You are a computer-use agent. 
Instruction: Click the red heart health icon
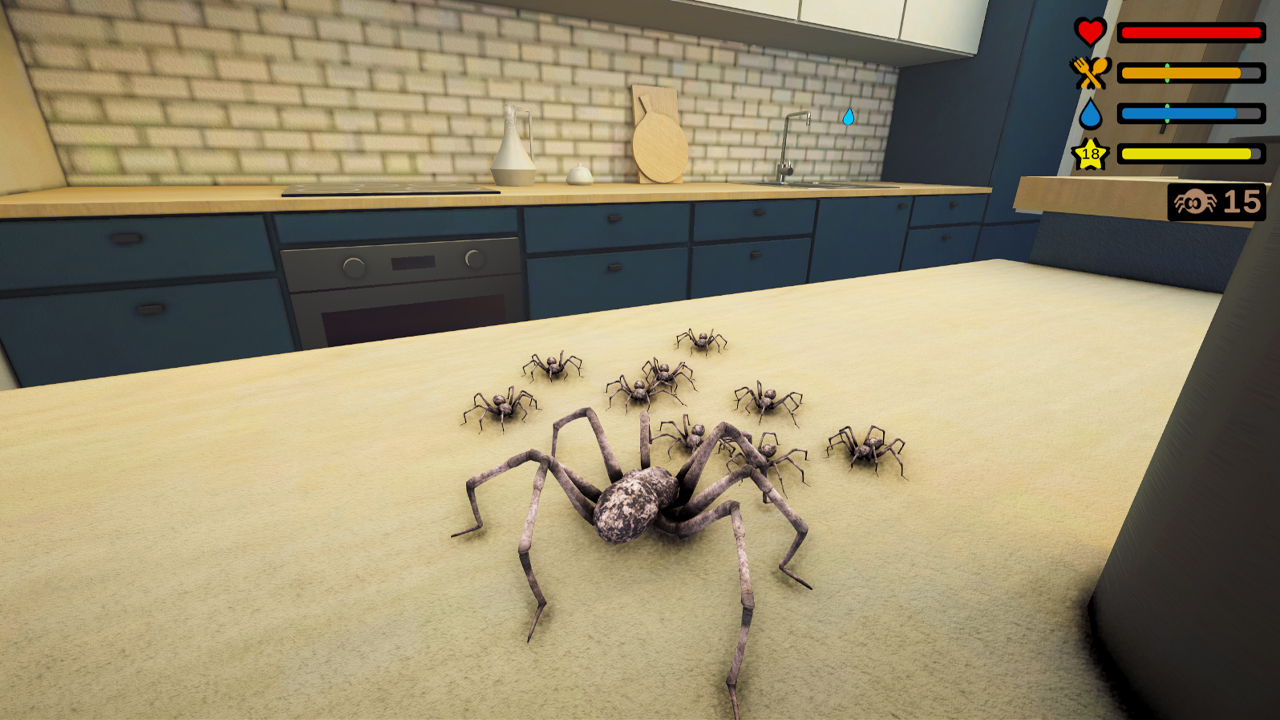[x=1089, y=30]
